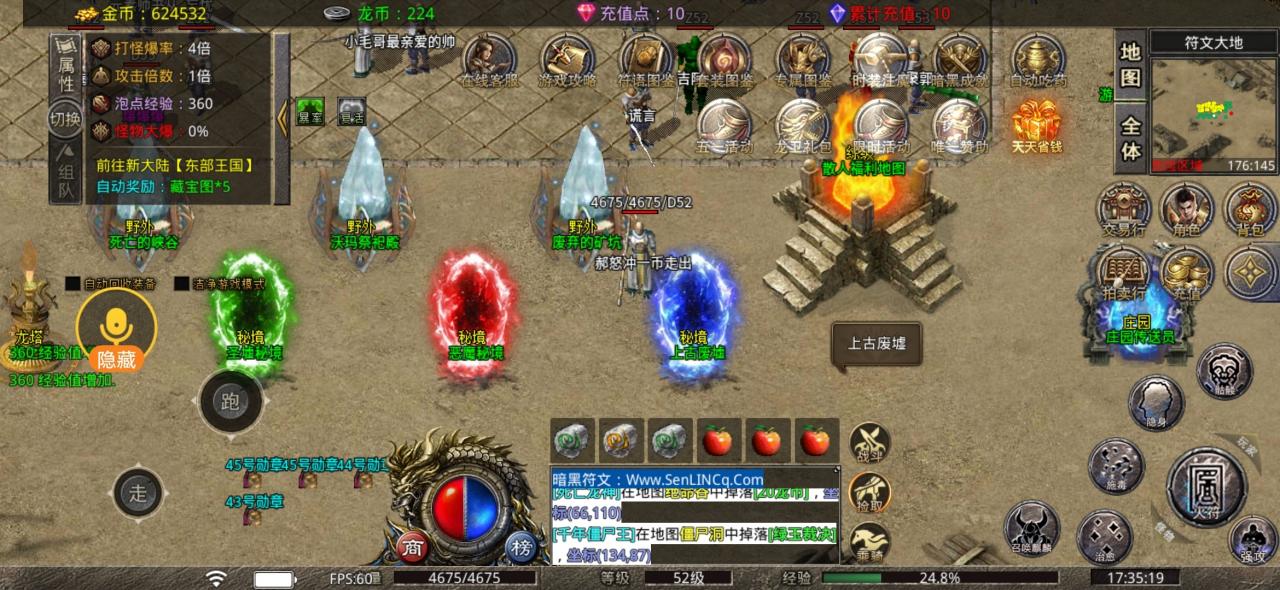Click the 跑 run mode button
This screenshot has width=1280, height=590.
[231, 402]
